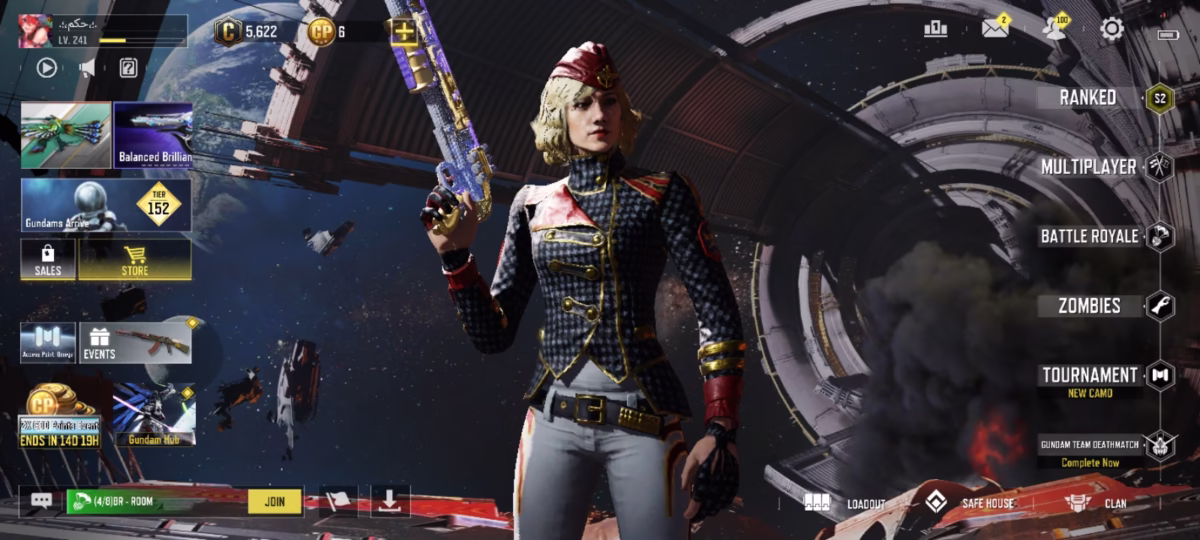View the leaderboard podium icon
Screen dimensions: 1200x540
pyautogui.click(x=936, y=29)
